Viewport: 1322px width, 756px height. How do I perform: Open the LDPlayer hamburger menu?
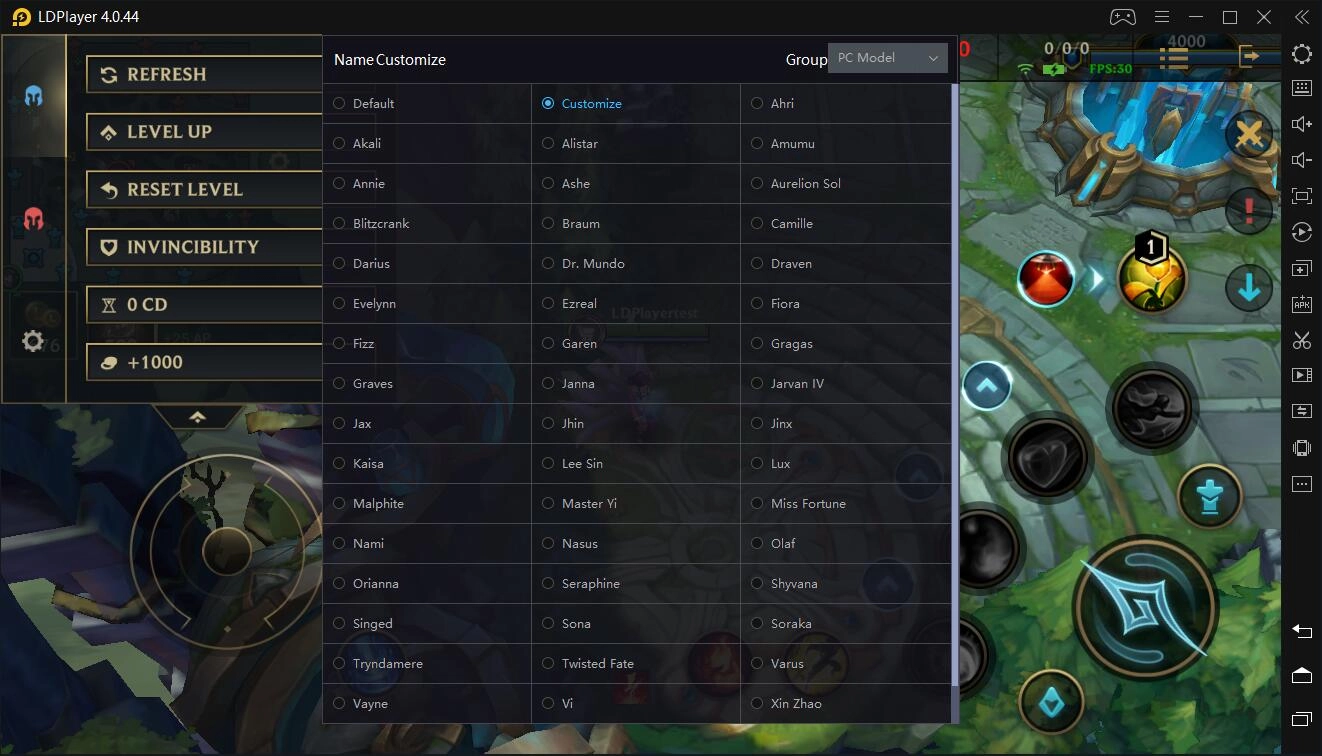[1161, 17]
